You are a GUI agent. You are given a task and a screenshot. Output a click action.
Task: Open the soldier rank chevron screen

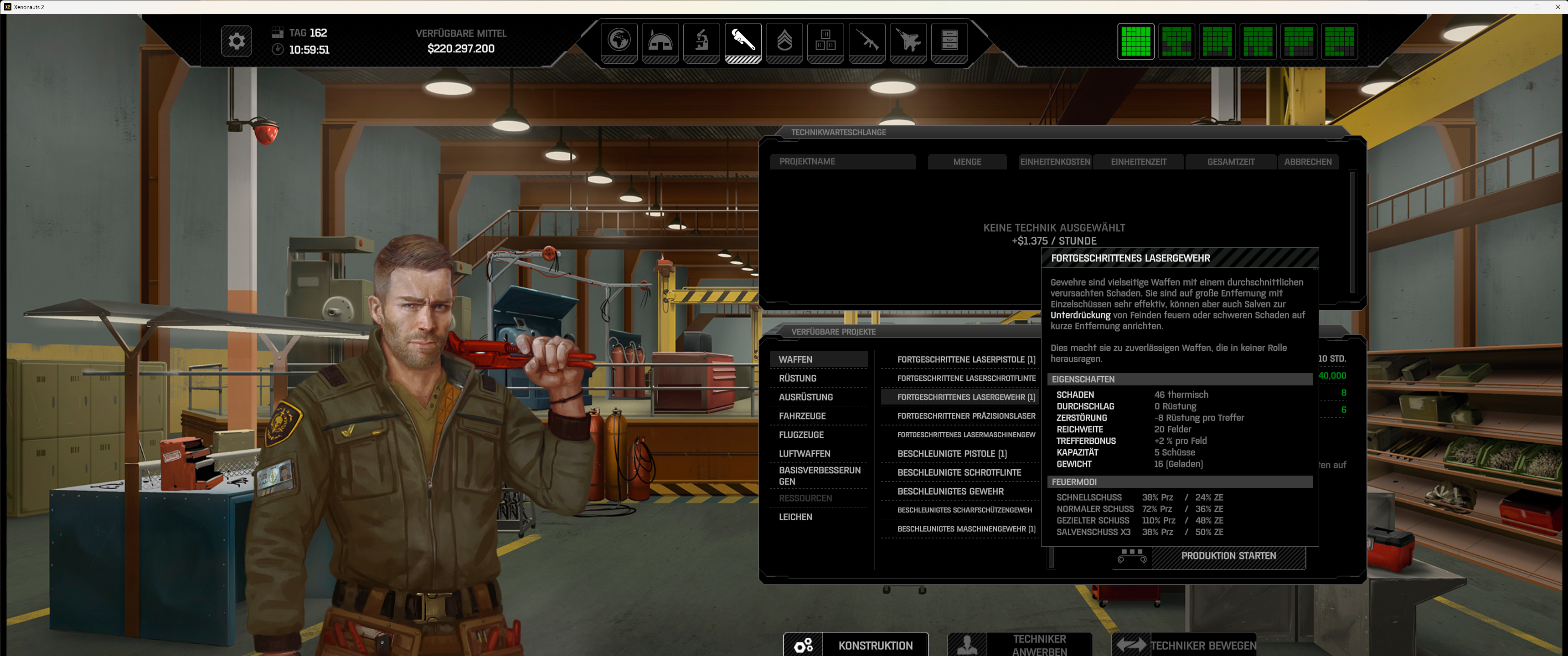(784, 41)
